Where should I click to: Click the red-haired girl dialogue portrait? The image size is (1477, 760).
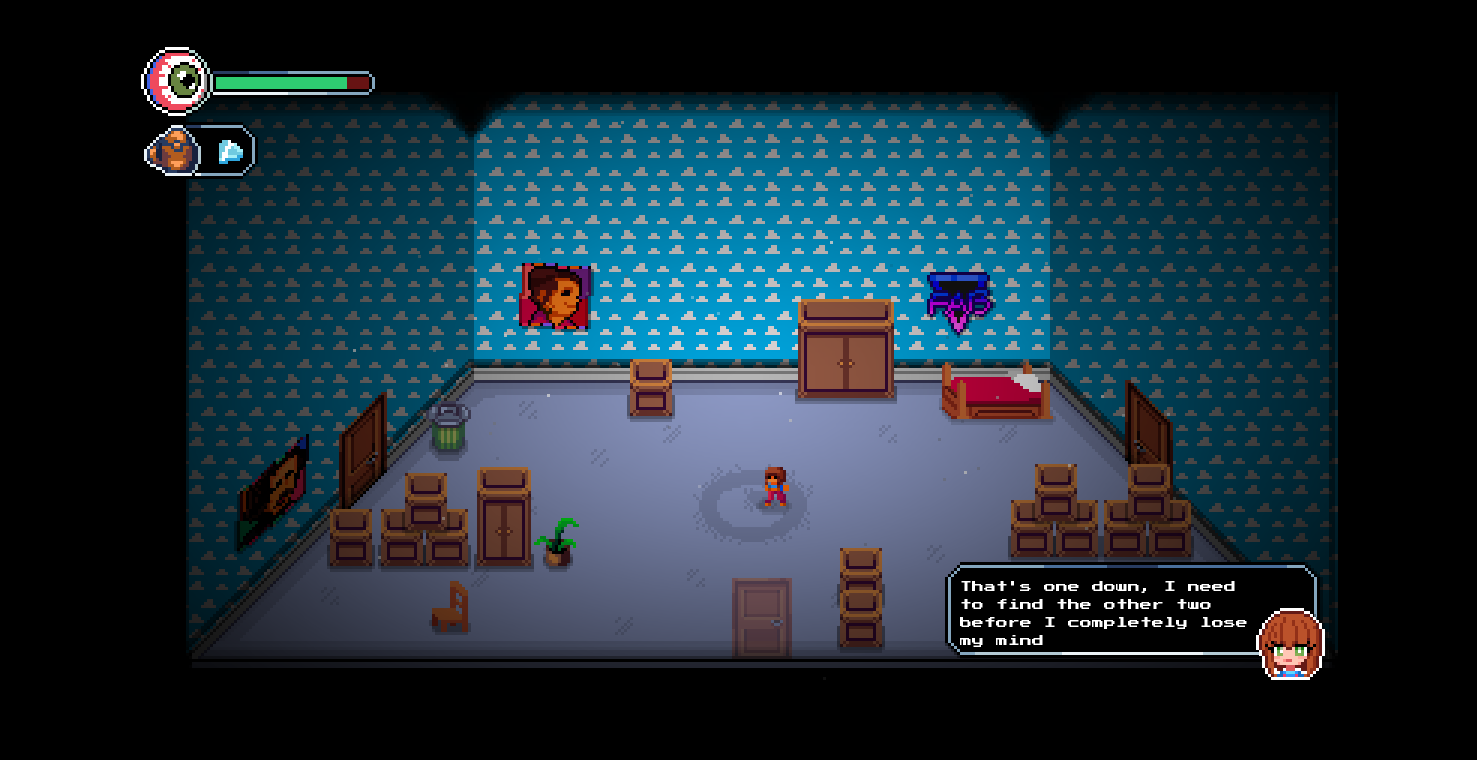coord(1290,645)
